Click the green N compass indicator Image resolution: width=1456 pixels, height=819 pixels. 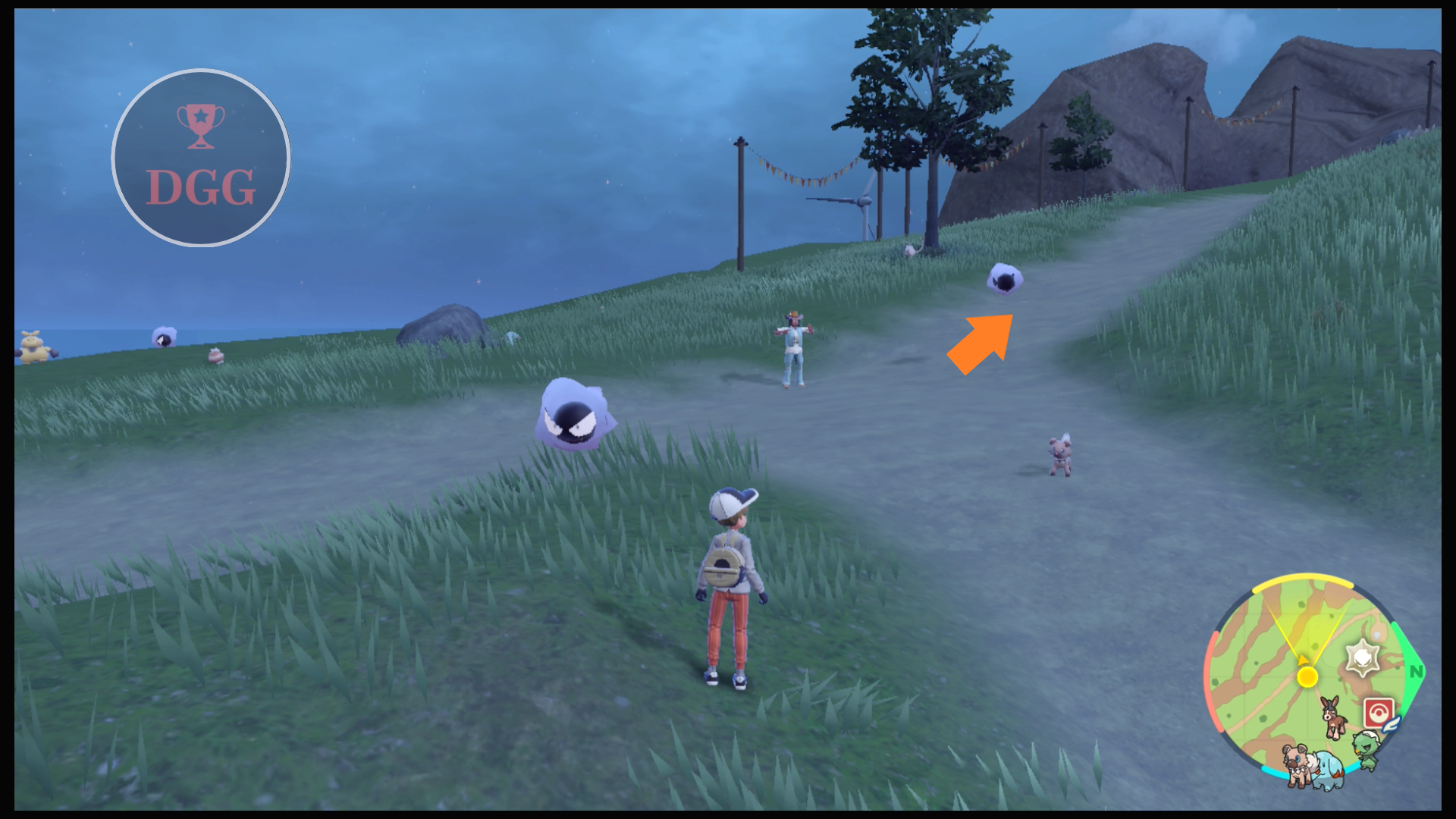pyautogui.click(x=1415, y=671)
